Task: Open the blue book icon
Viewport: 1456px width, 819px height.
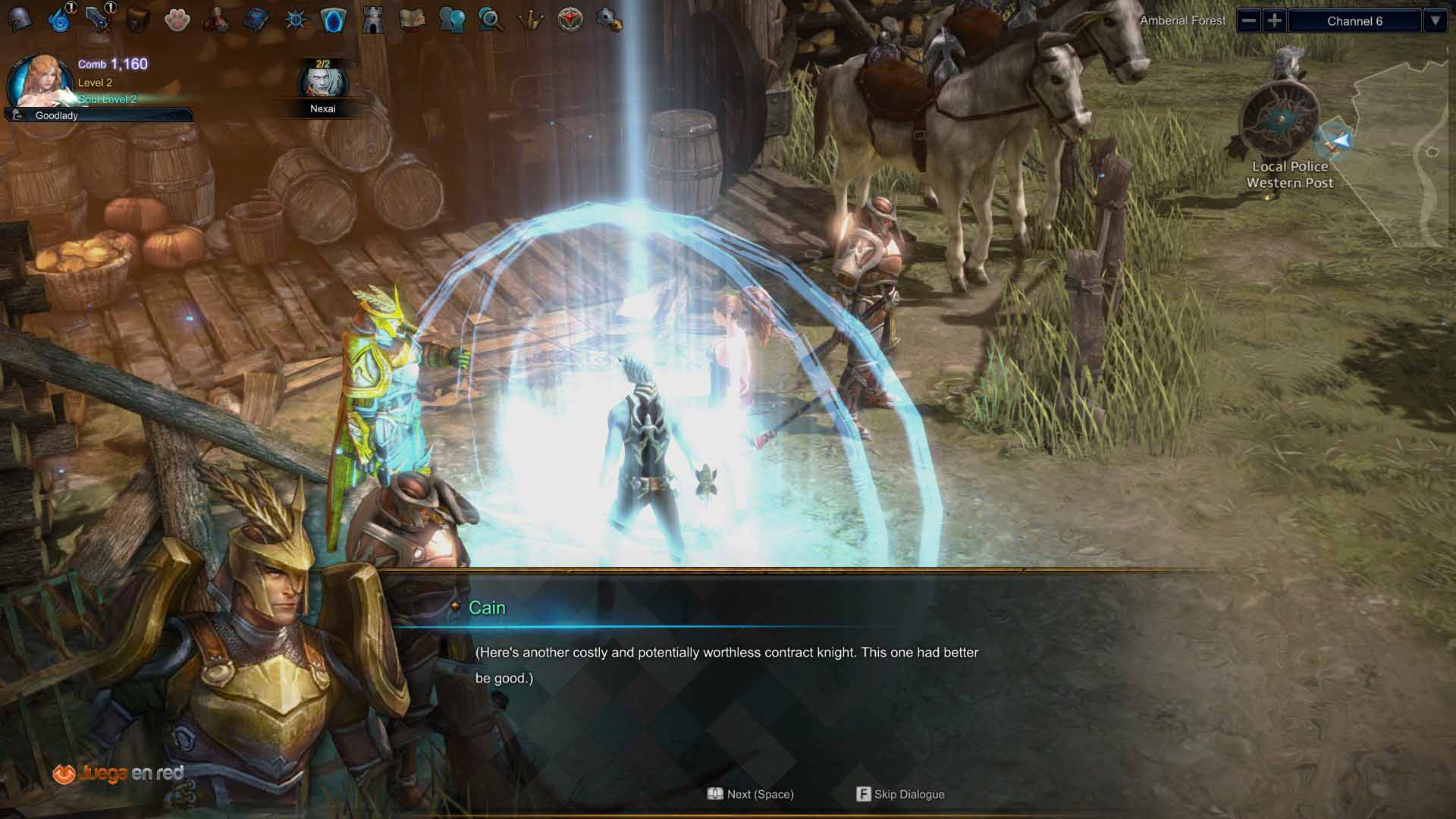Action: coord(256,20)
